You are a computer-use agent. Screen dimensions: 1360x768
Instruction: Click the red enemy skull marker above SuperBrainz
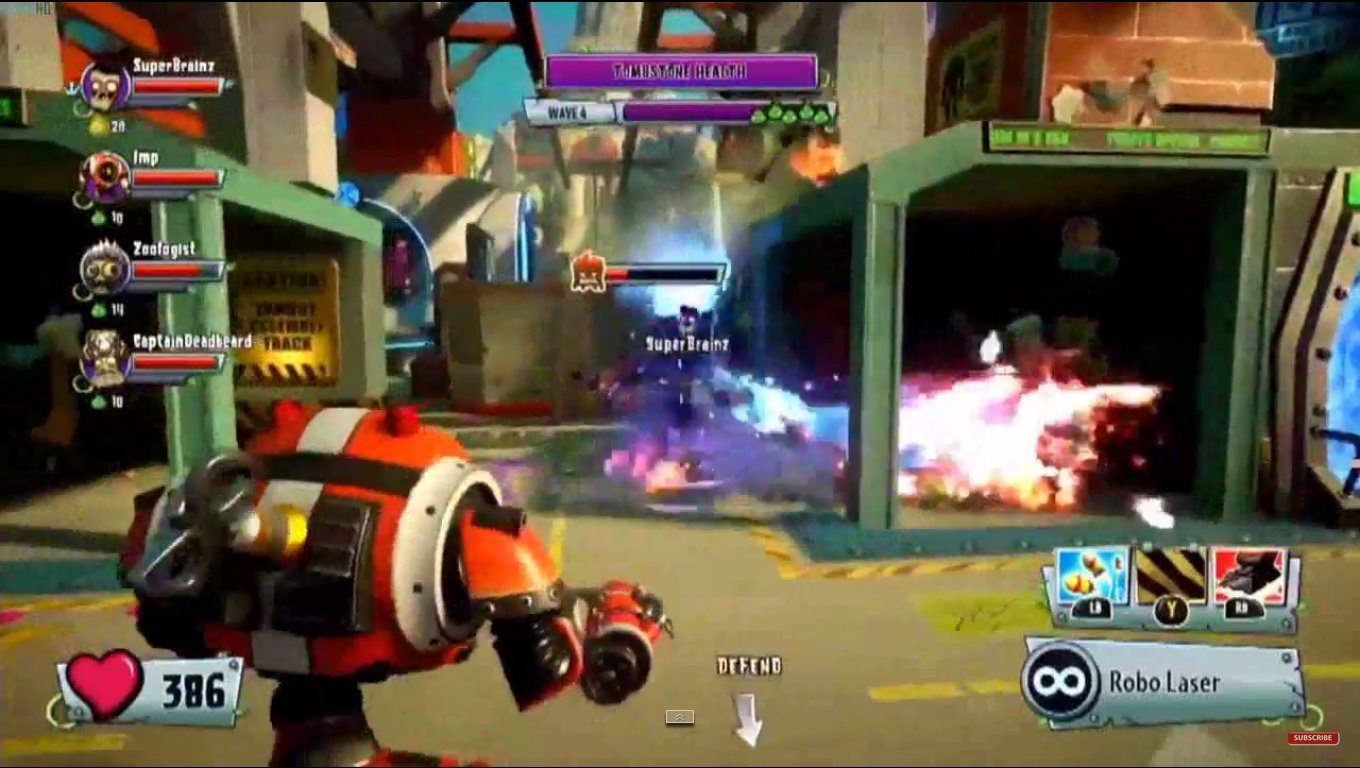click(x=590, y=276)
